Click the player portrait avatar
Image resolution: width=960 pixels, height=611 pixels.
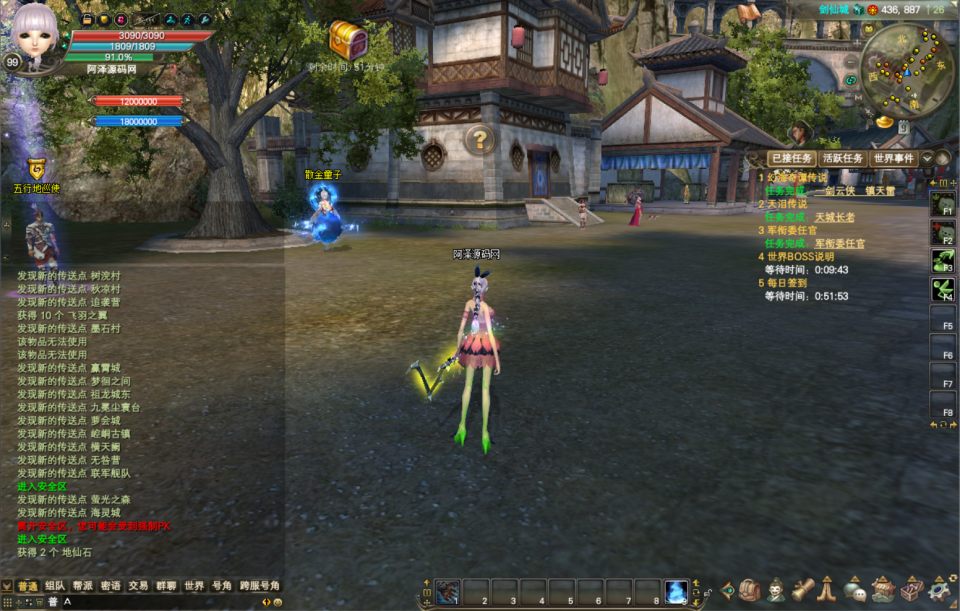pos(36,37)
